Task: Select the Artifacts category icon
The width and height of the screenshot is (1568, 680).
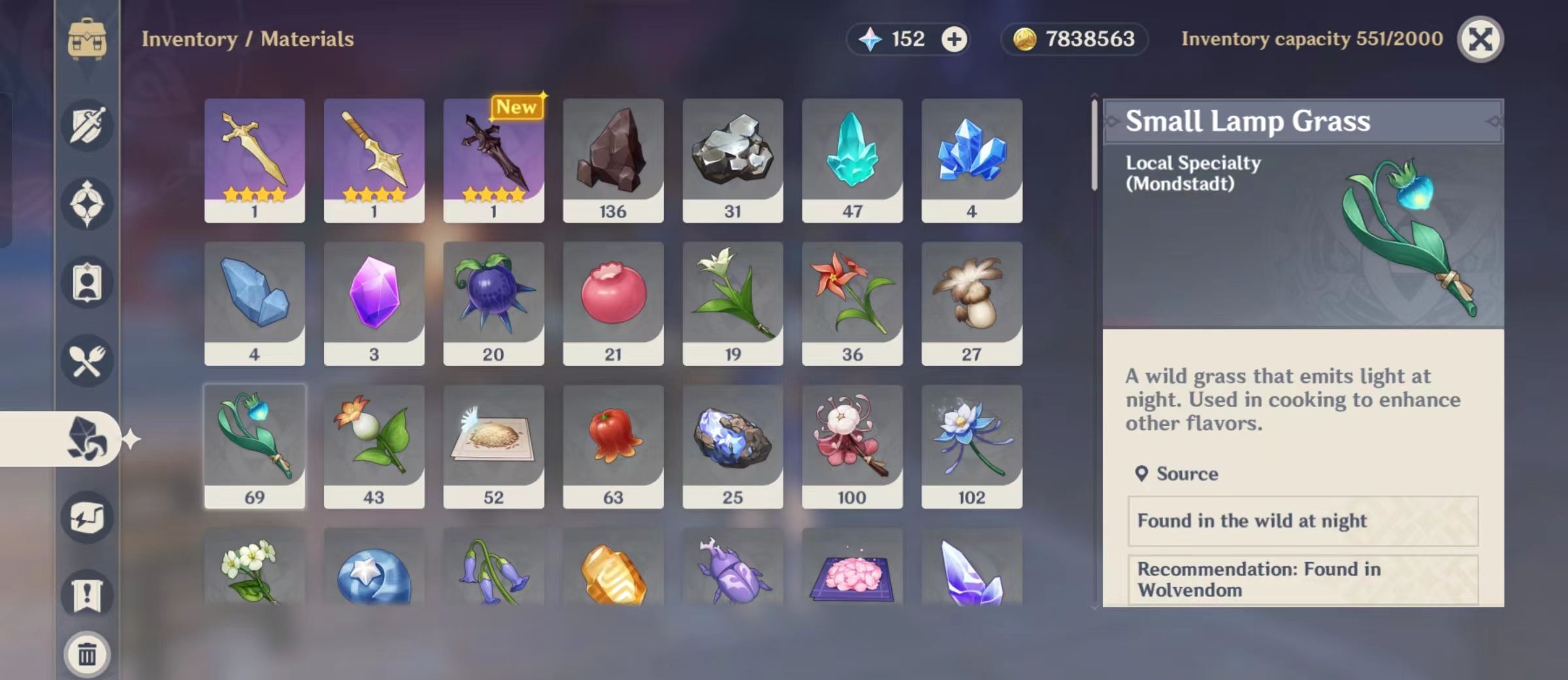Action: [x=86, y=204]
